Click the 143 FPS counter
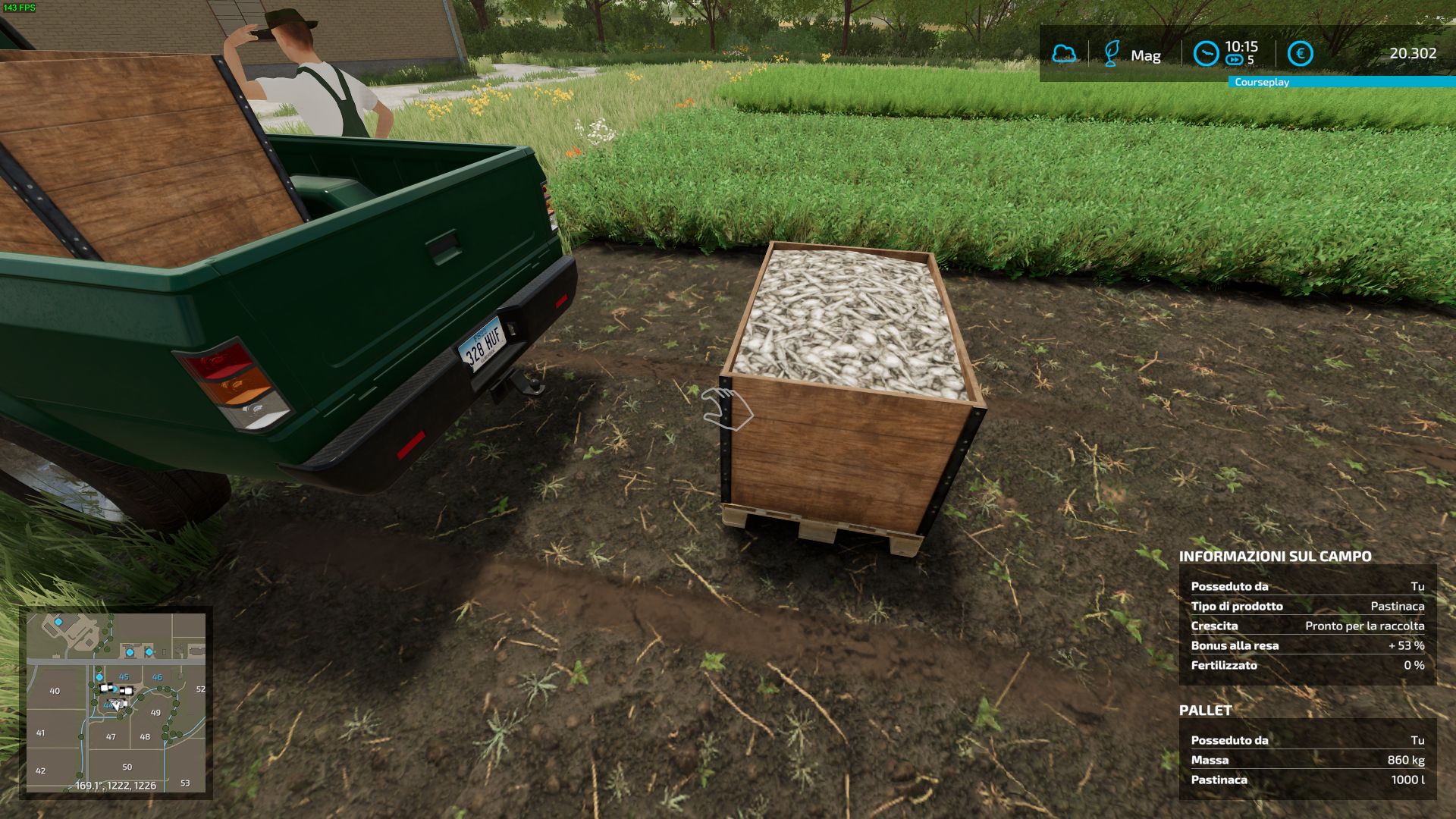The image size is (1456, 819). click(20, 7)
